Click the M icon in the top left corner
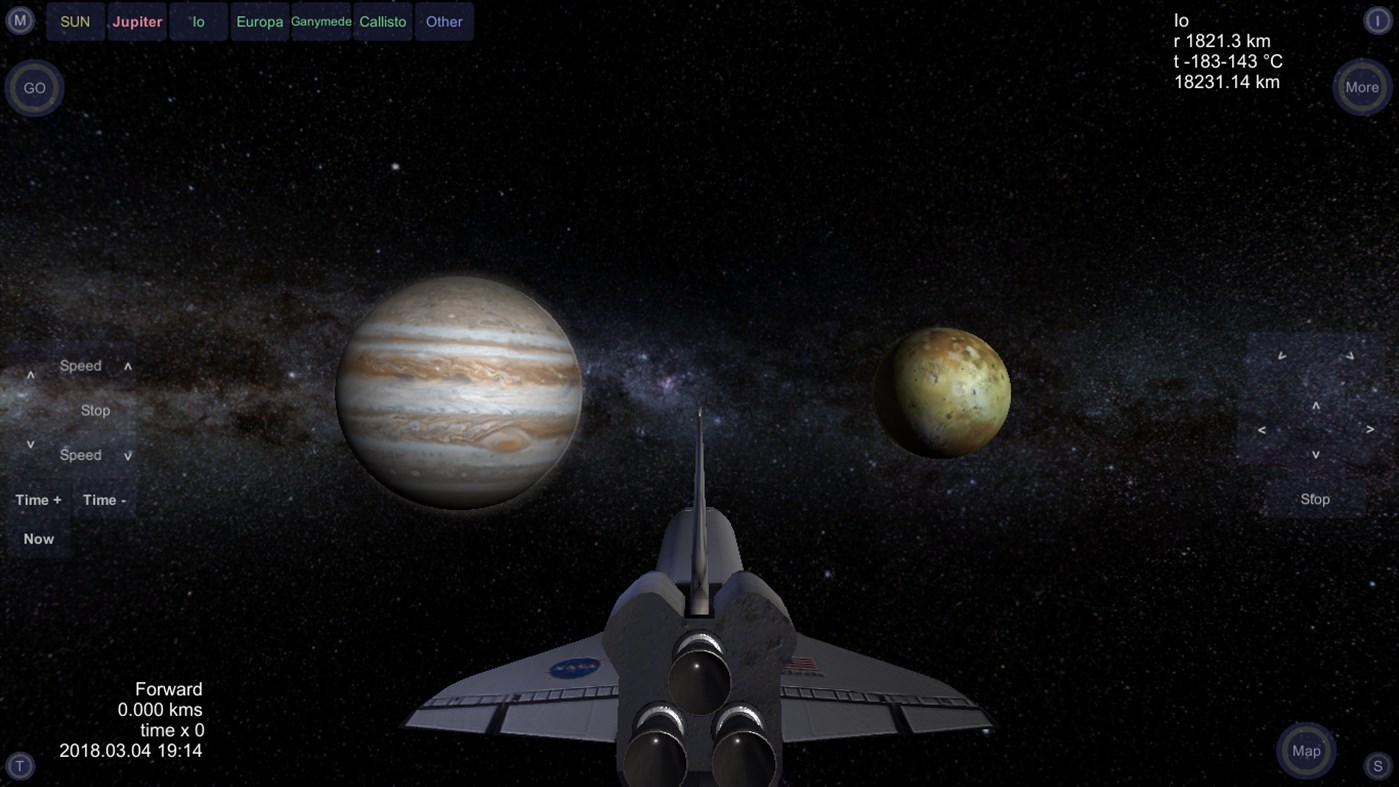Viewport: 1399px width, 787px height. [x=19, y=19]
